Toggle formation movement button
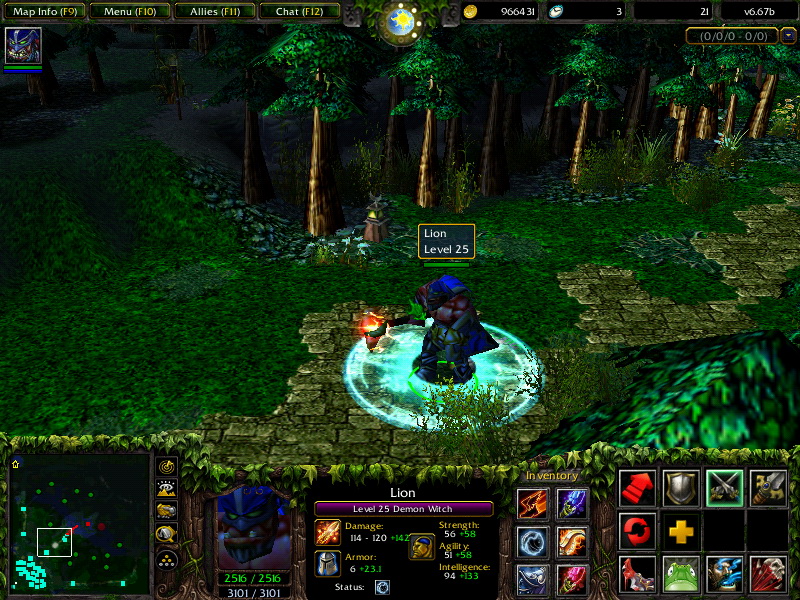 [167, 558]
